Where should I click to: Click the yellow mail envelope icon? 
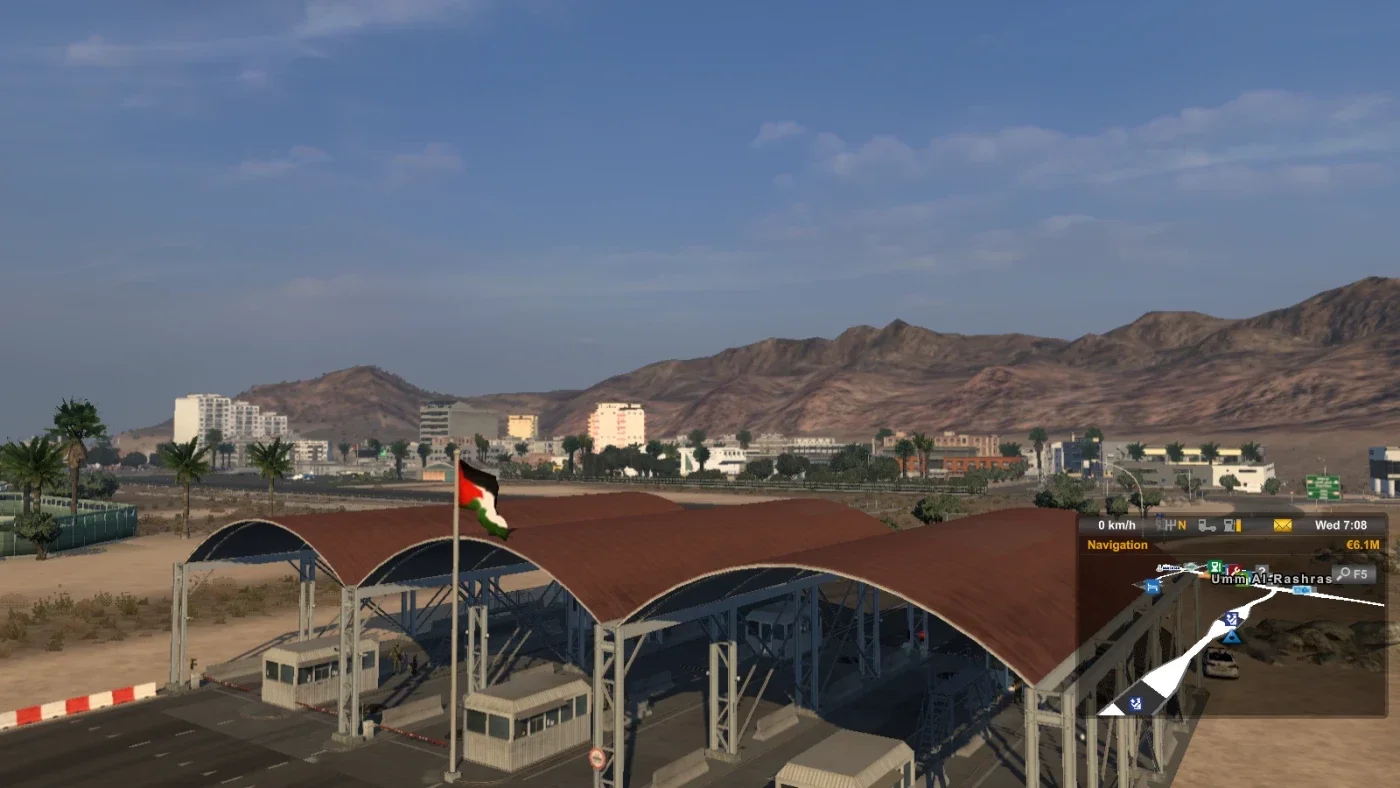1281,525
